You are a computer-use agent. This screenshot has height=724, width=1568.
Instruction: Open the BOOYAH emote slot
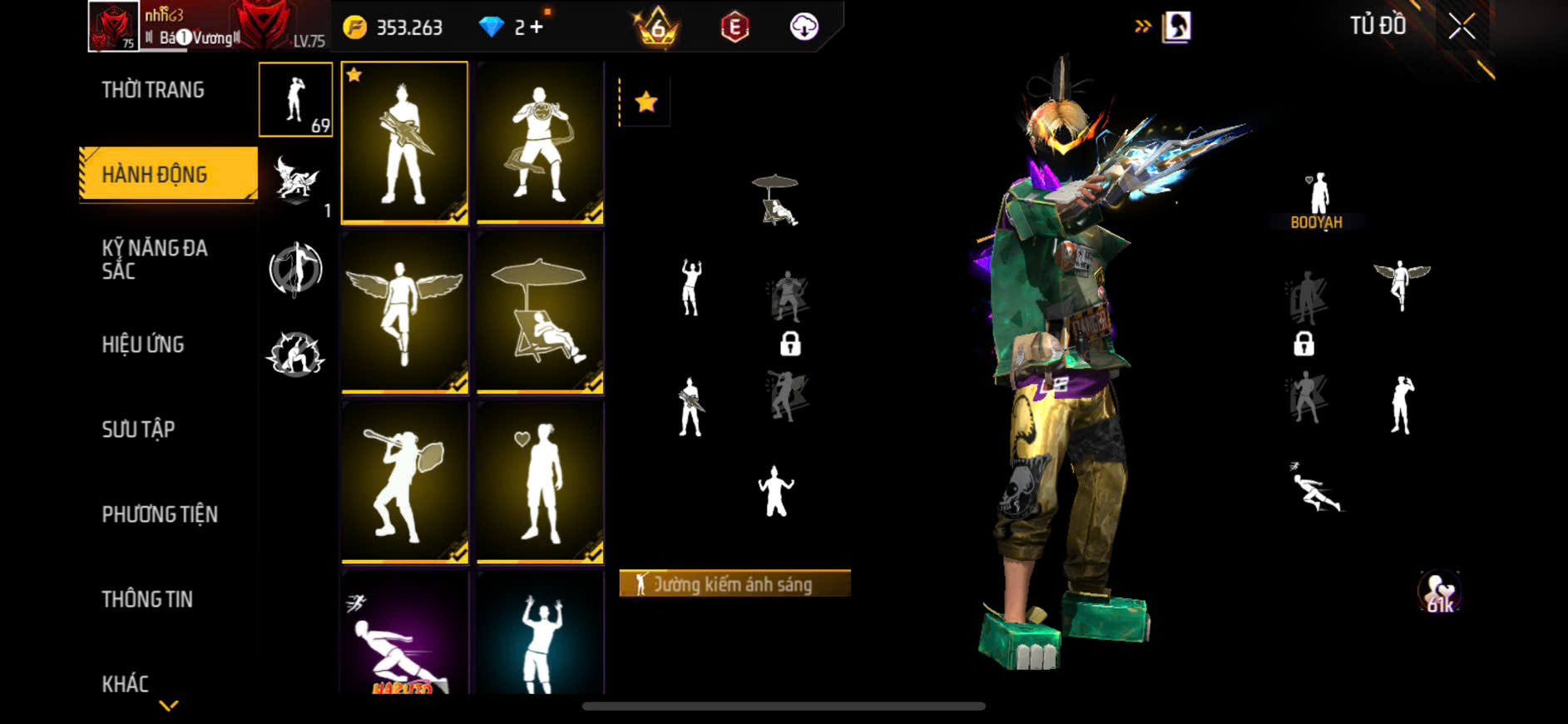pos(1316,201)
